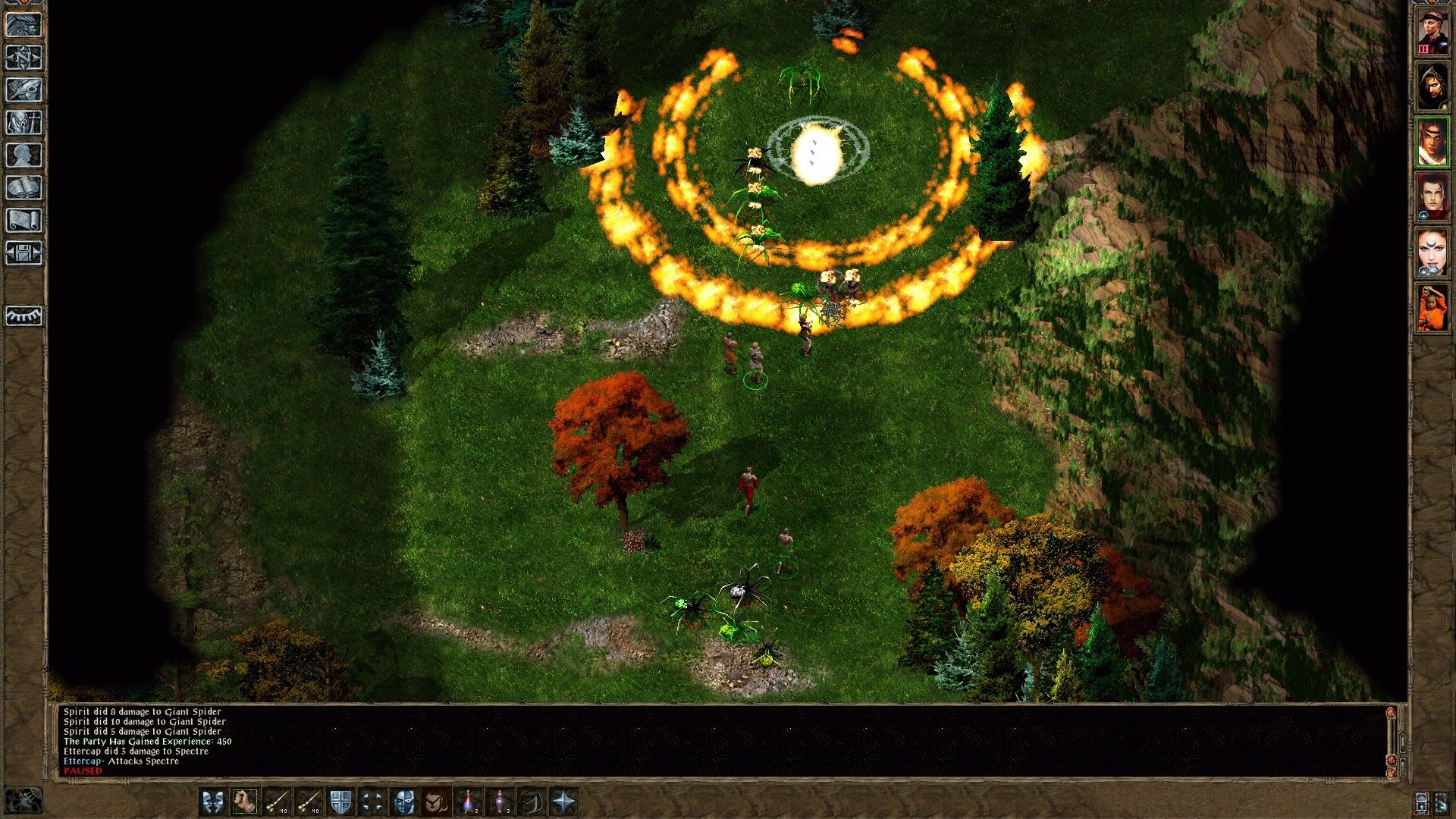Activate the shield guard action

tap(341, 800)
